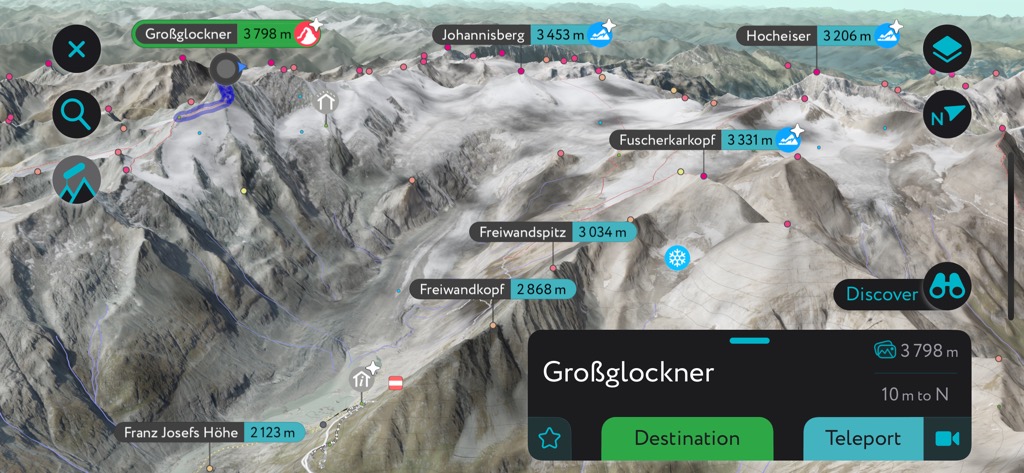Close the map view with the X button
This screenshot has width=1024, height=473.
(76, 49)
